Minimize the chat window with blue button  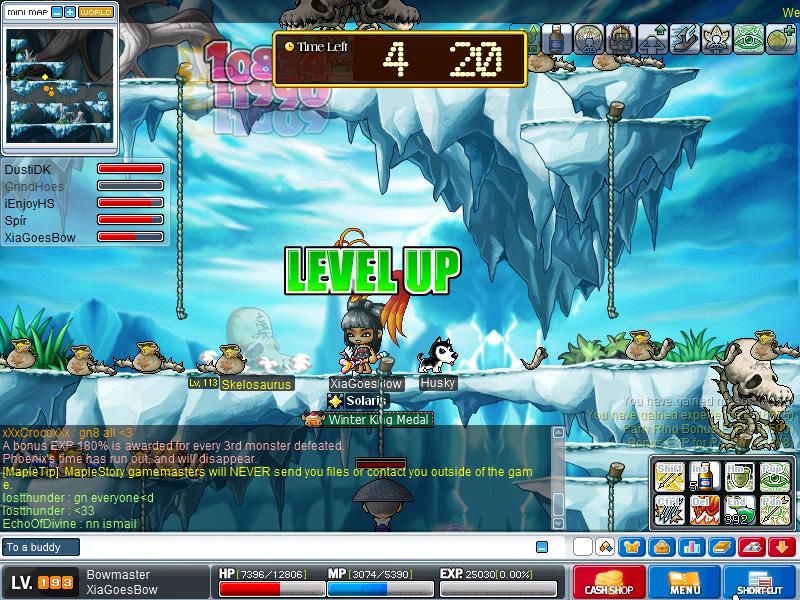[542, 547]
